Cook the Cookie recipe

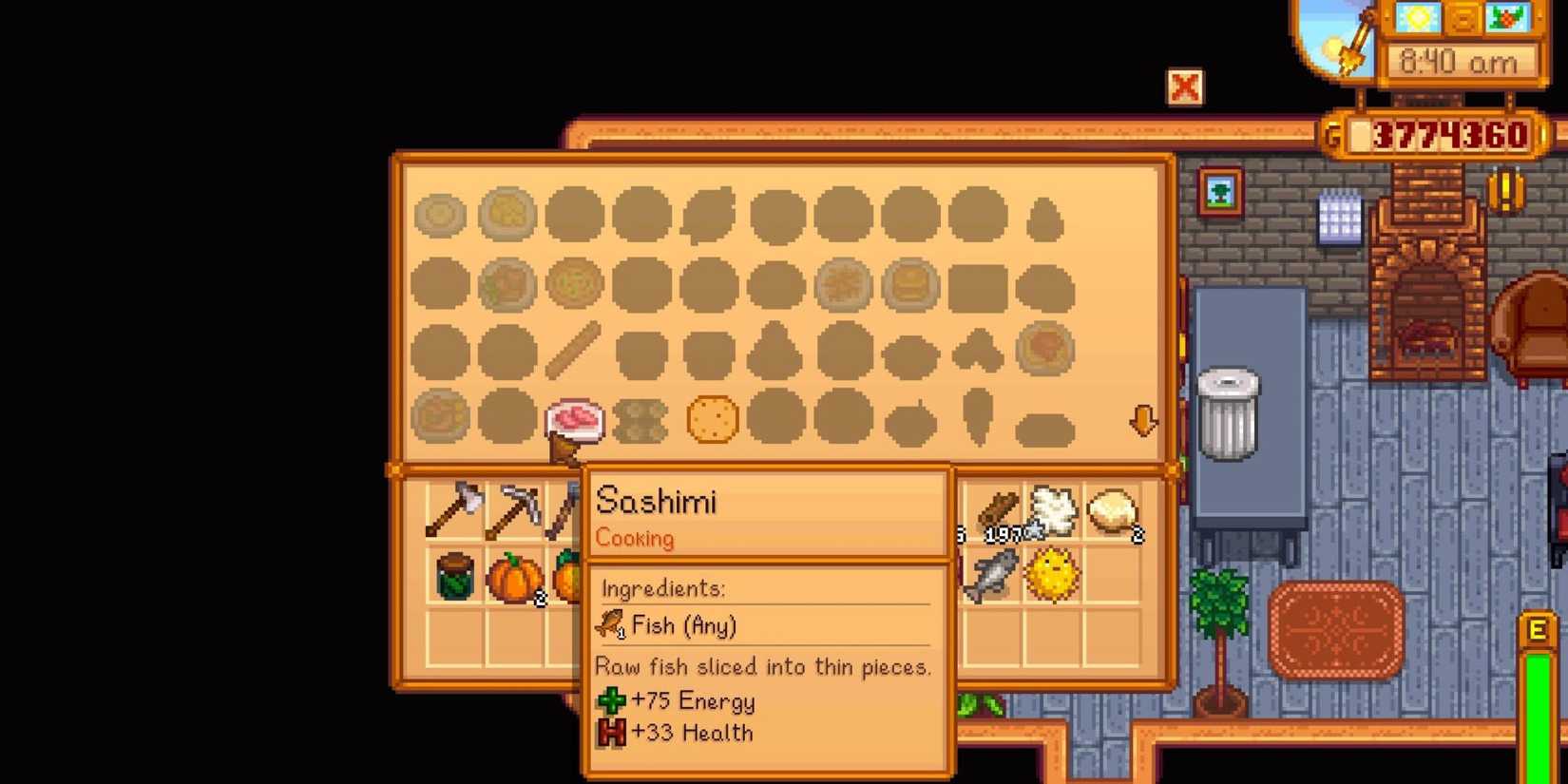point(709,418)
